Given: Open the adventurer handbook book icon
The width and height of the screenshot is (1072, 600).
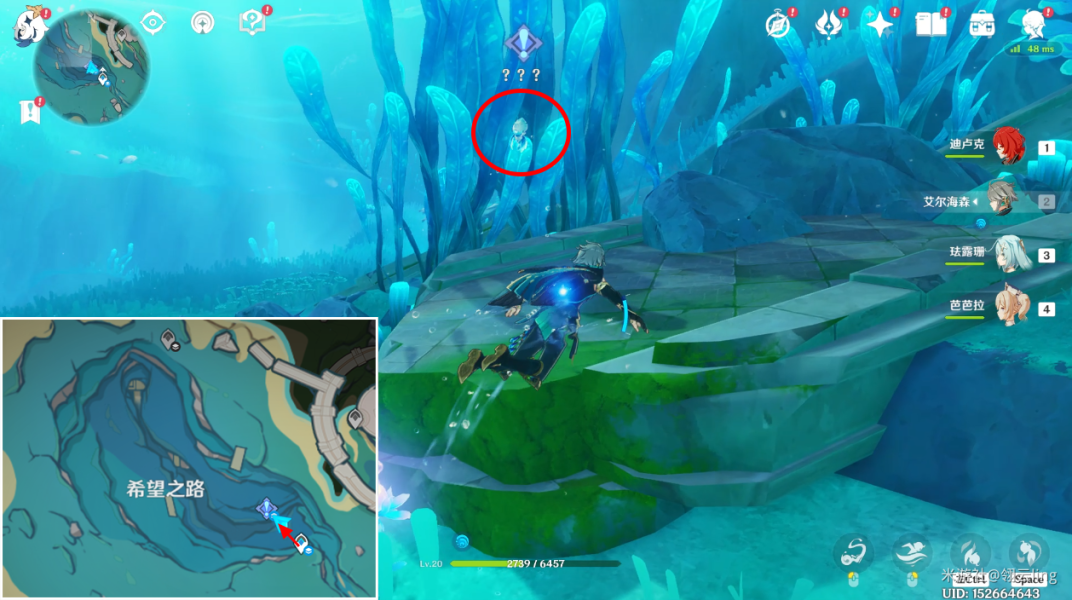Looking at the screenshot, I should coord(931,25).
